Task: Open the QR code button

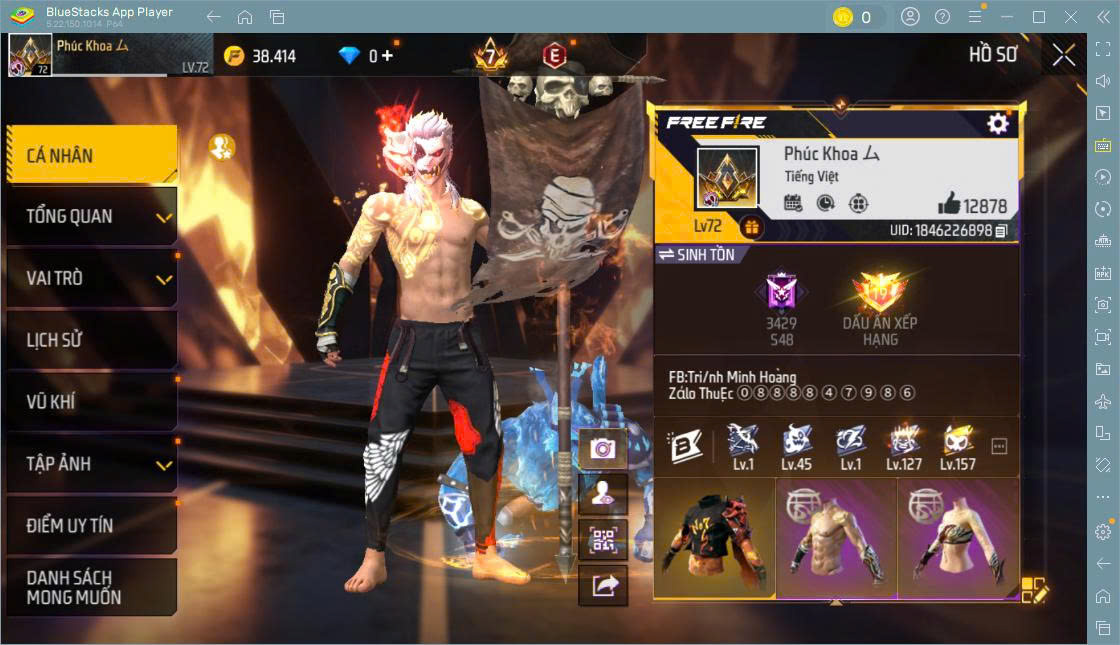Action: 602,540
